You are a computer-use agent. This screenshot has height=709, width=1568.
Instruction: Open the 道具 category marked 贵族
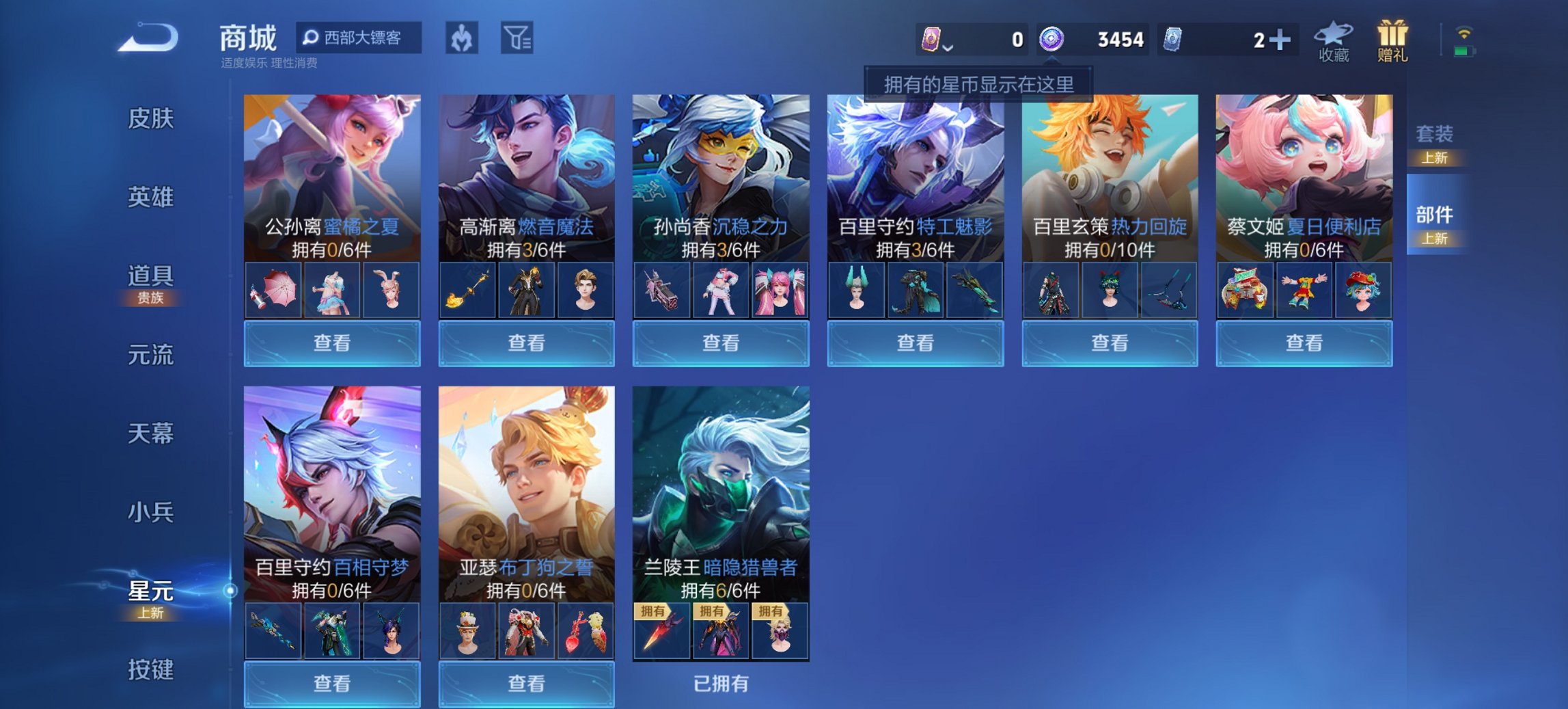coord(150,277)
